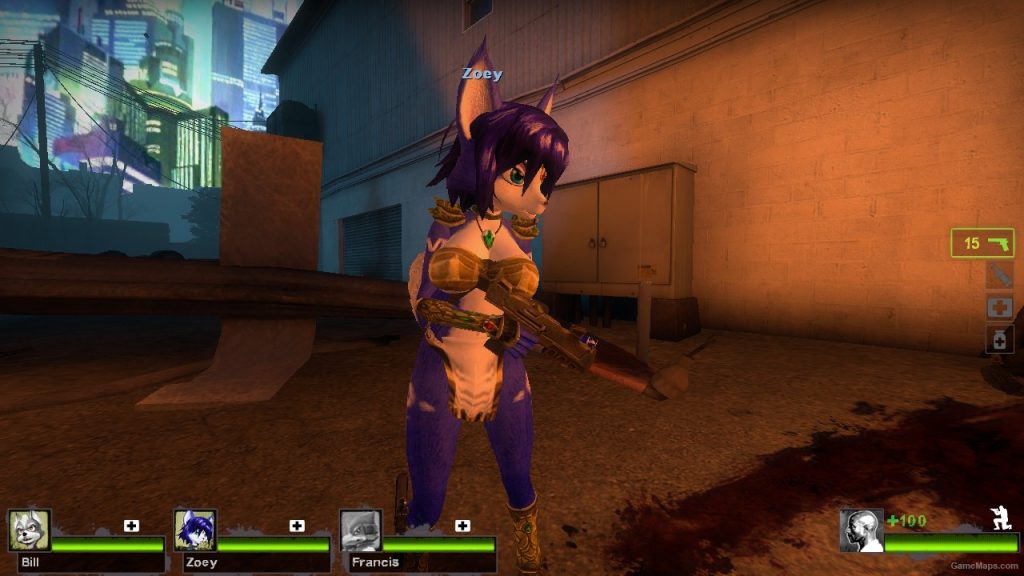Click the medkit icon above Francis's health bar

coord(462,525)
